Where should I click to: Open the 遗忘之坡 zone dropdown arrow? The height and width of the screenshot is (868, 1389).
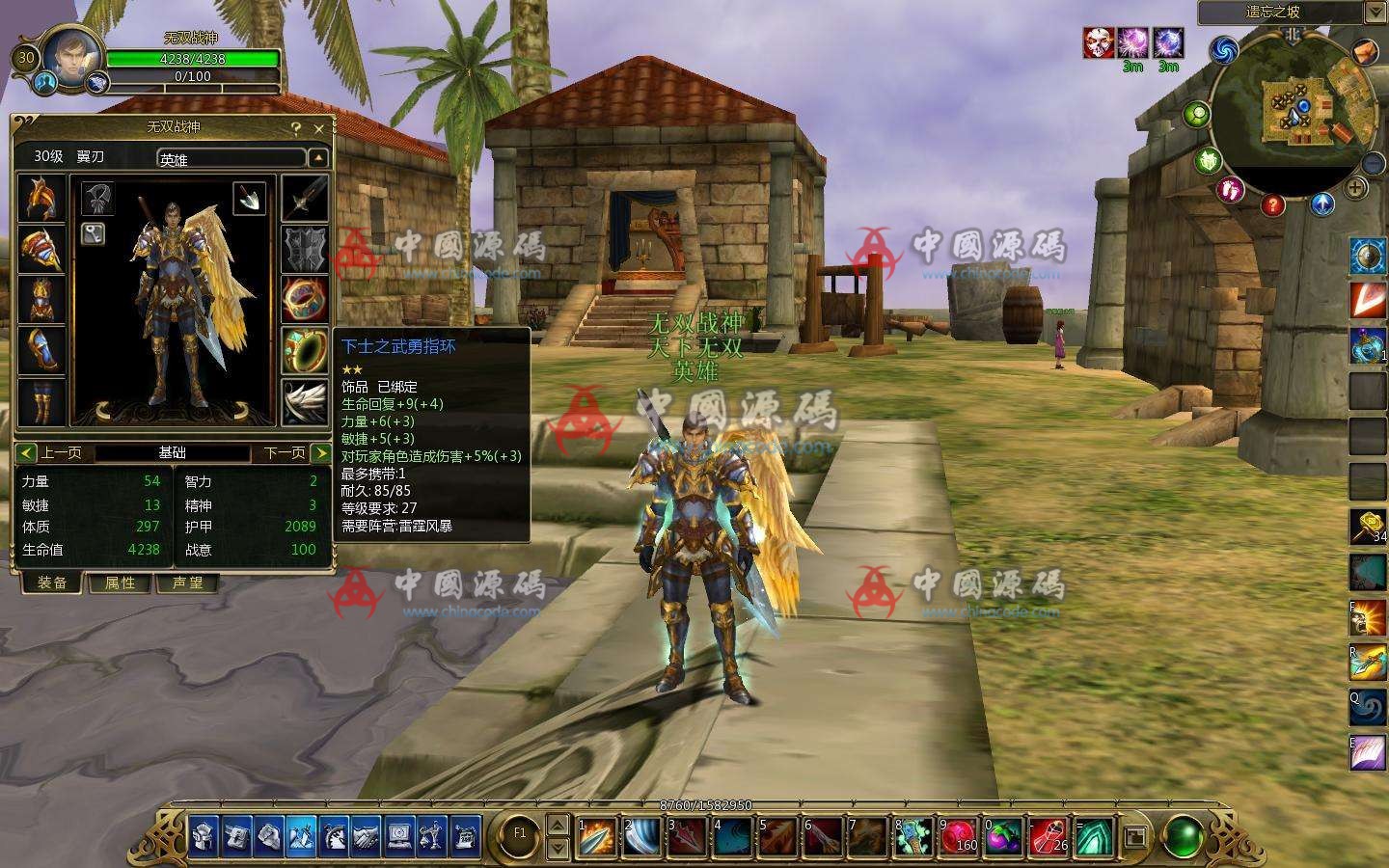pos(1375,12)
